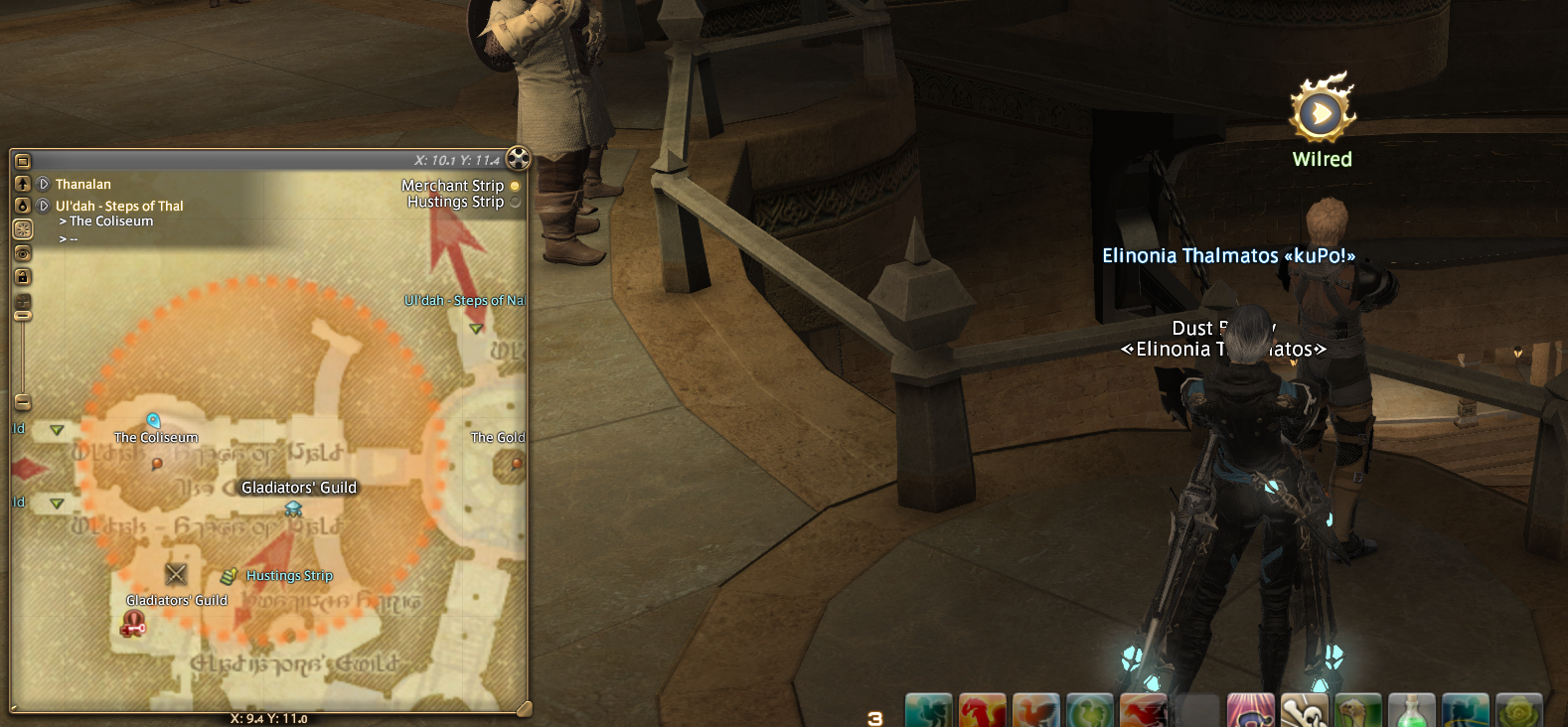Image resolution: width=1568 pixels, height=727 pixels.
Task: Click the map window resize corner handle
Action: [x=524, y=708]
